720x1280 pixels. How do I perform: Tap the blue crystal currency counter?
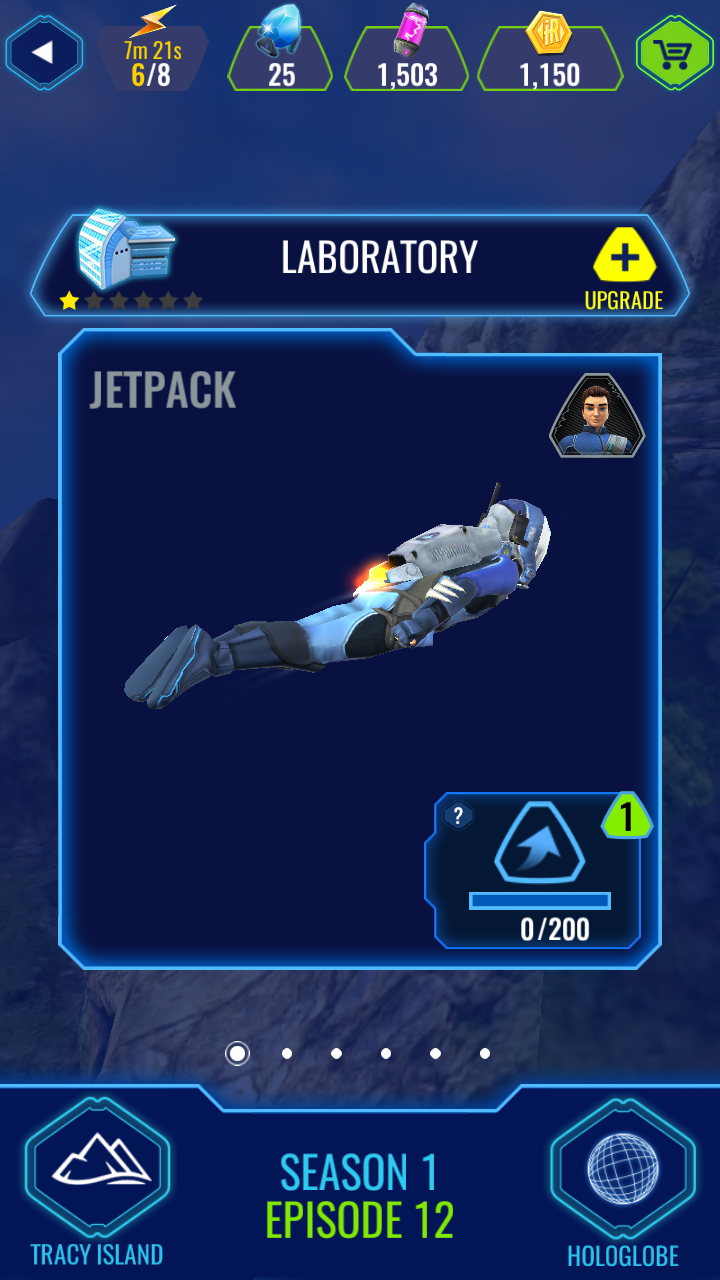[280, 58]
